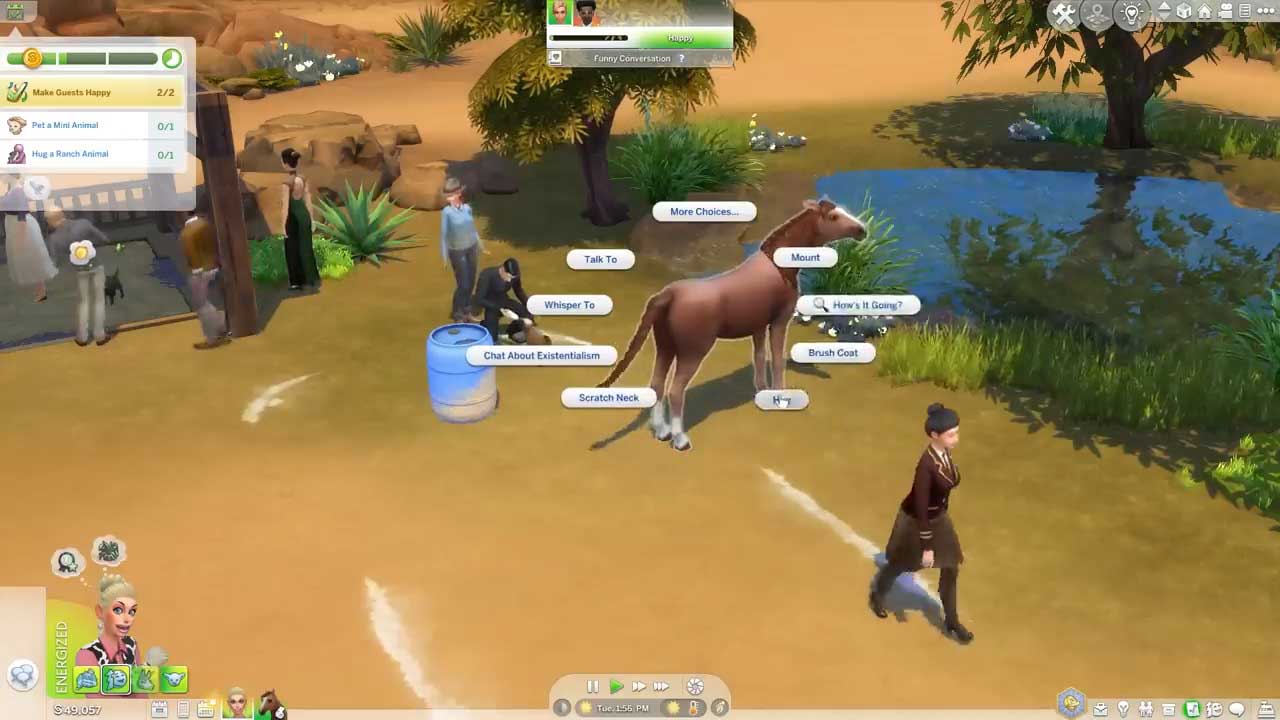Choose Scratch Neck on the horse

point(608,398)
